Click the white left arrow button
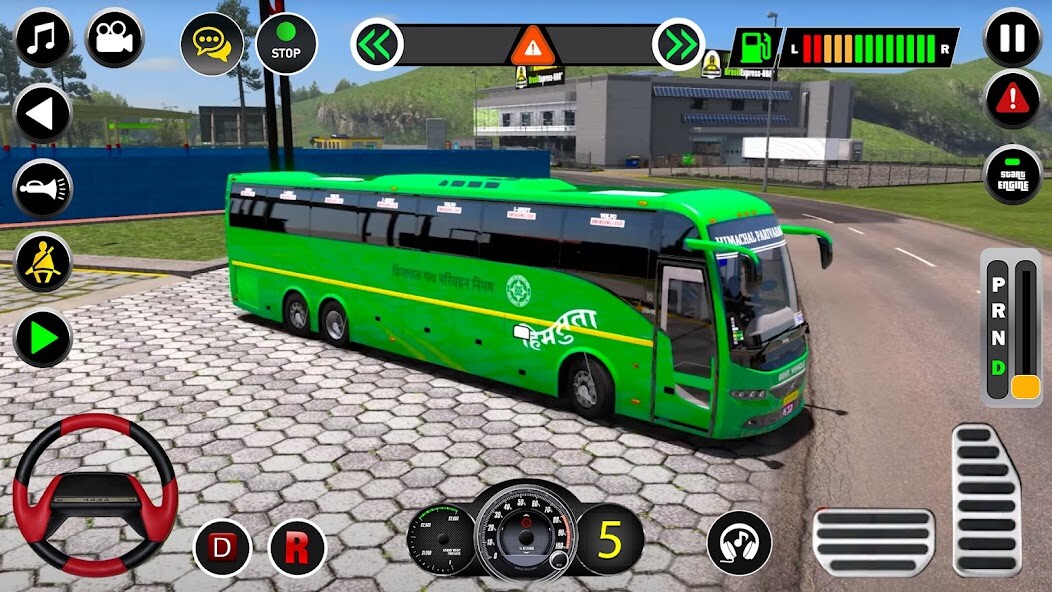This screenshot has height=592, width=1052. coord(43,114)
